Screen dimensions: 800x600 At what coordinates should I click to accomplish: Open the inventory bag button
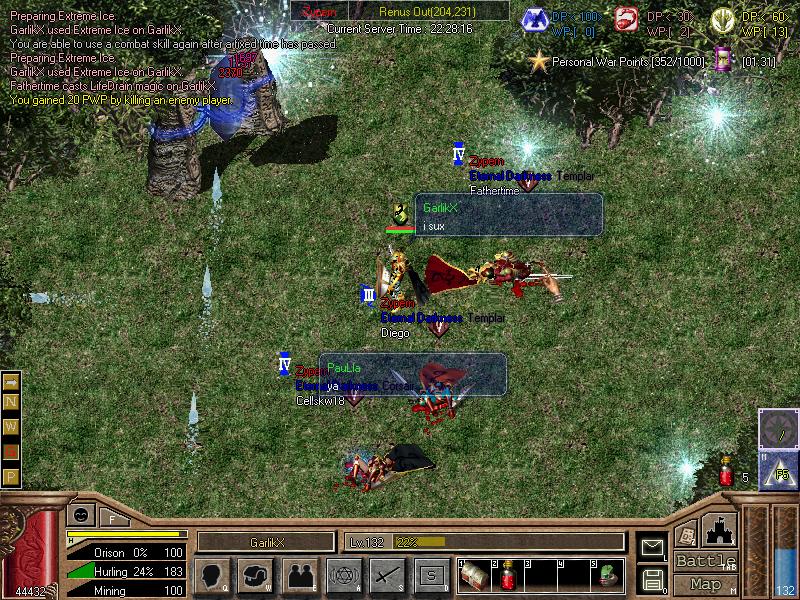[x=256, y=575]
